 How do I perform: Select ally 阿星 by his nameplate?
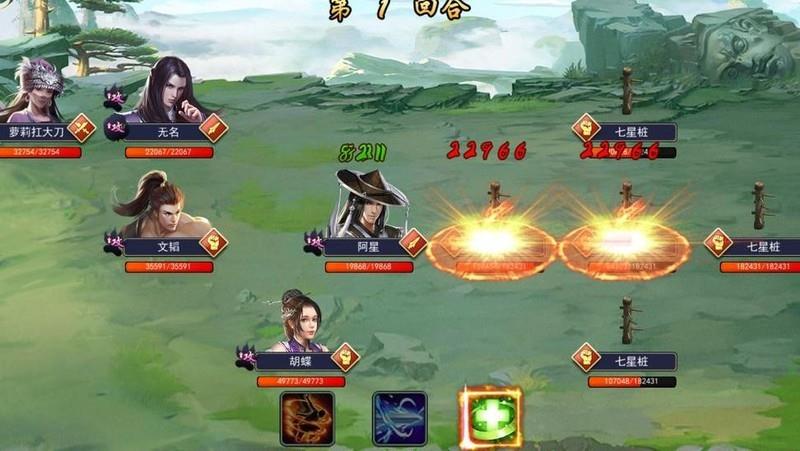(368, 243)
